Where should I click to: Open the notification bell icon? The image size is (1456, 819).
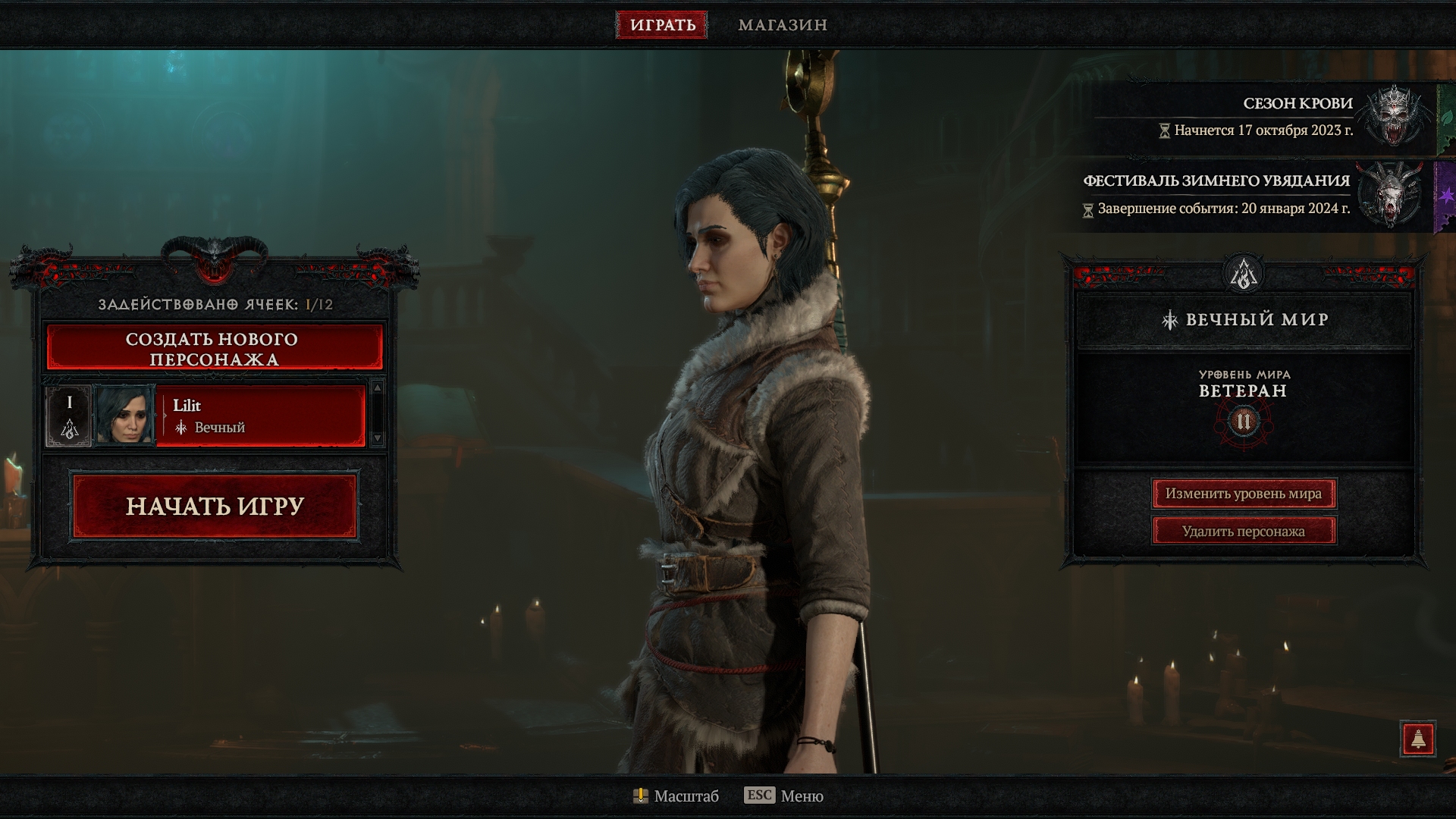[1418, 739]
